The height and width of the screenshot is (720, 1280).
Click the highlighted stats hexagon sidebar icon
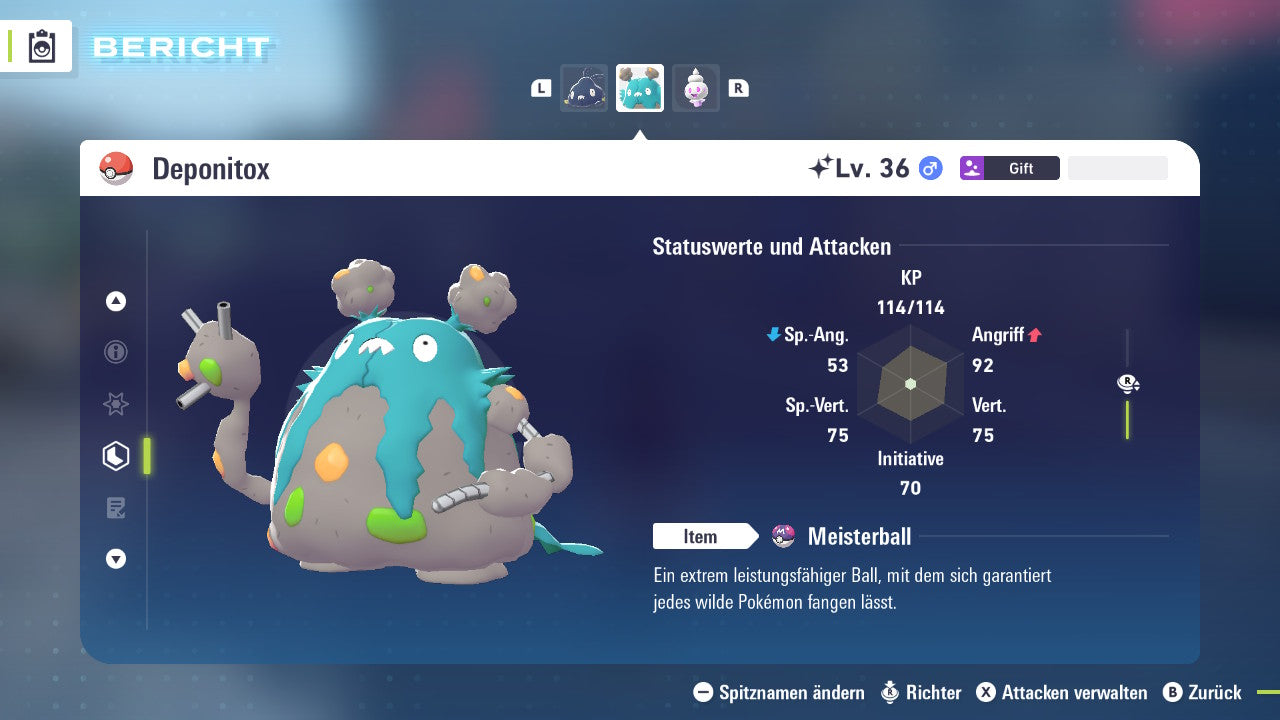click(115, 456)
